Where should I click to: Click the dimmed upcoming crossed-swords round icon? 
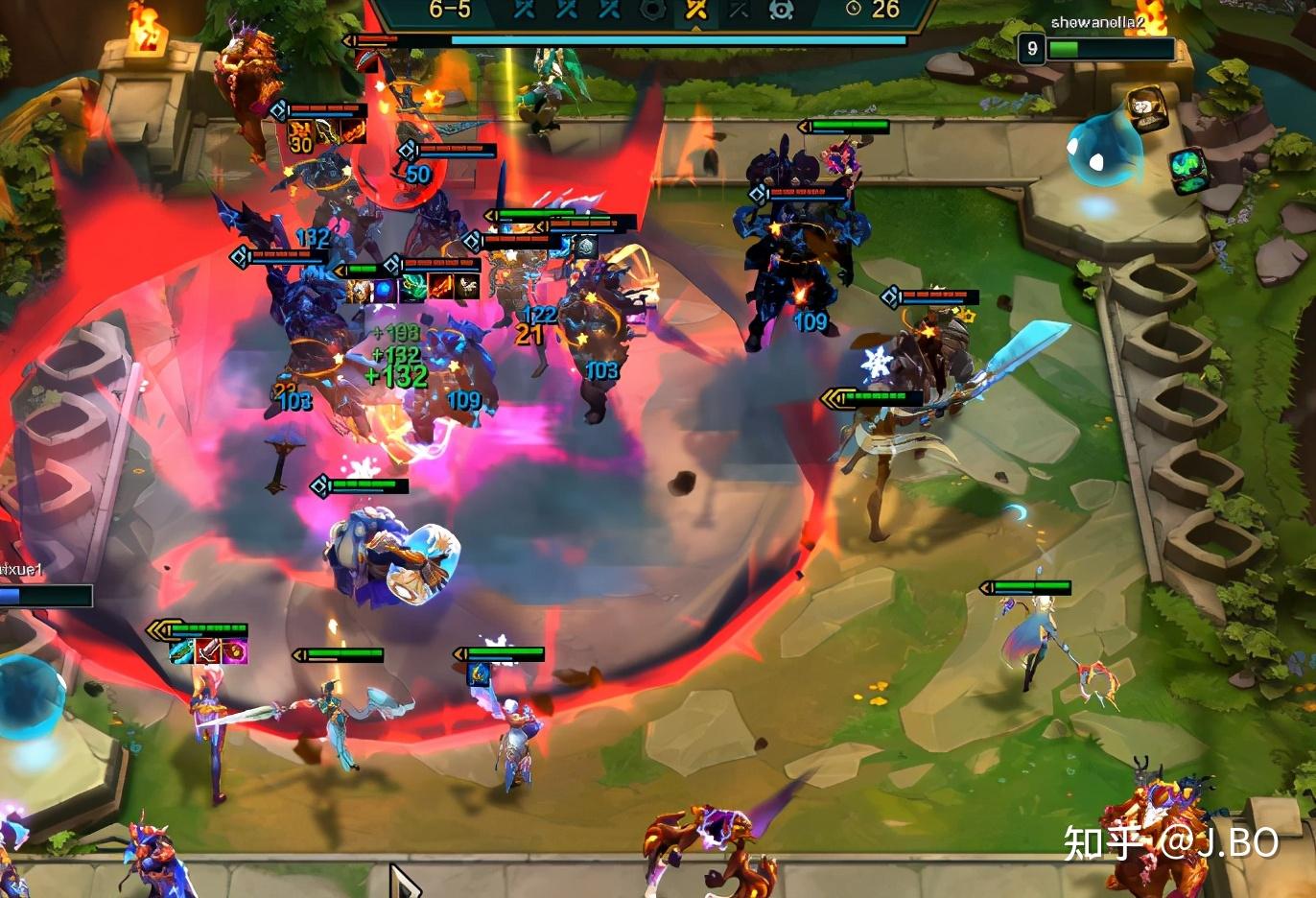click(x=739, y=10)
